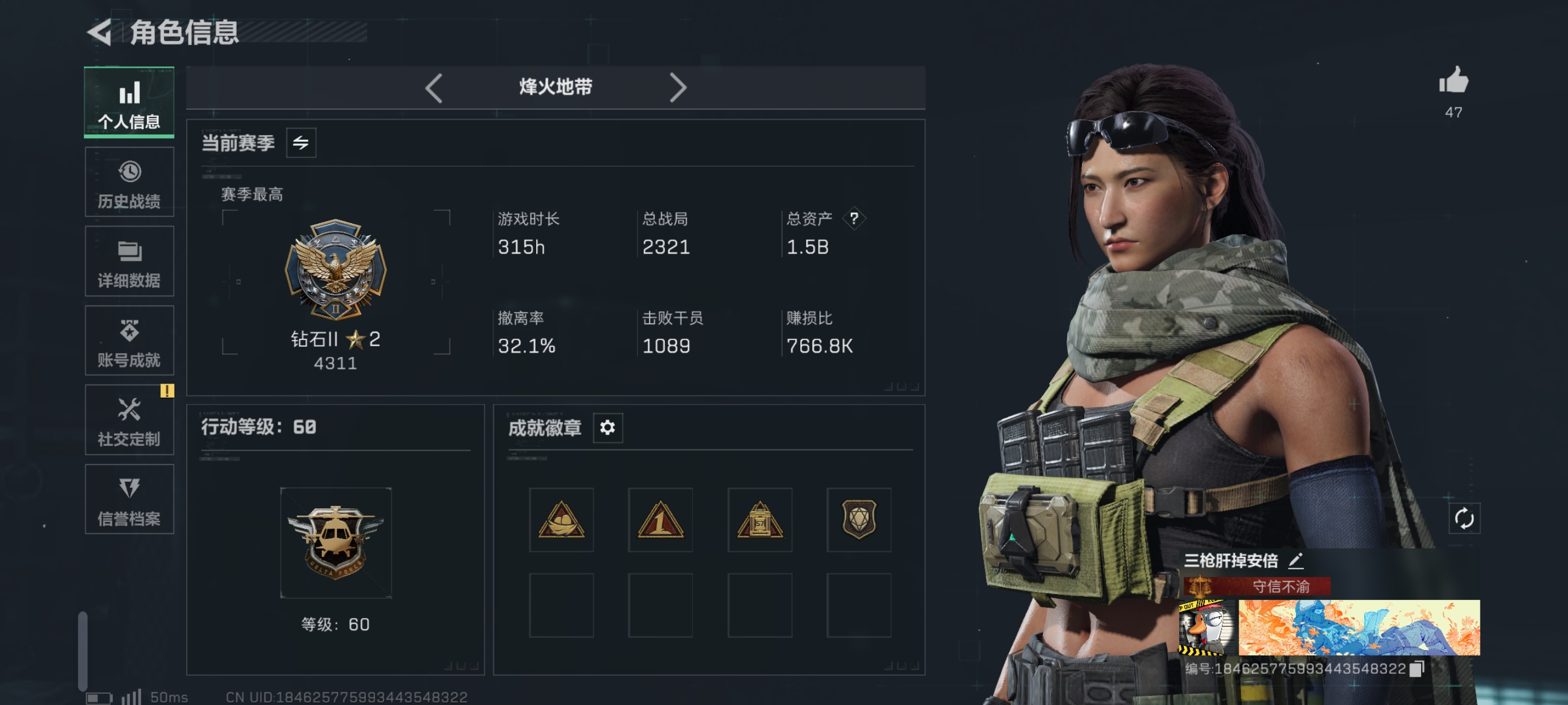View the 账号成就 tab
This screenshot has height=705, width=1568.
(129, 341)
